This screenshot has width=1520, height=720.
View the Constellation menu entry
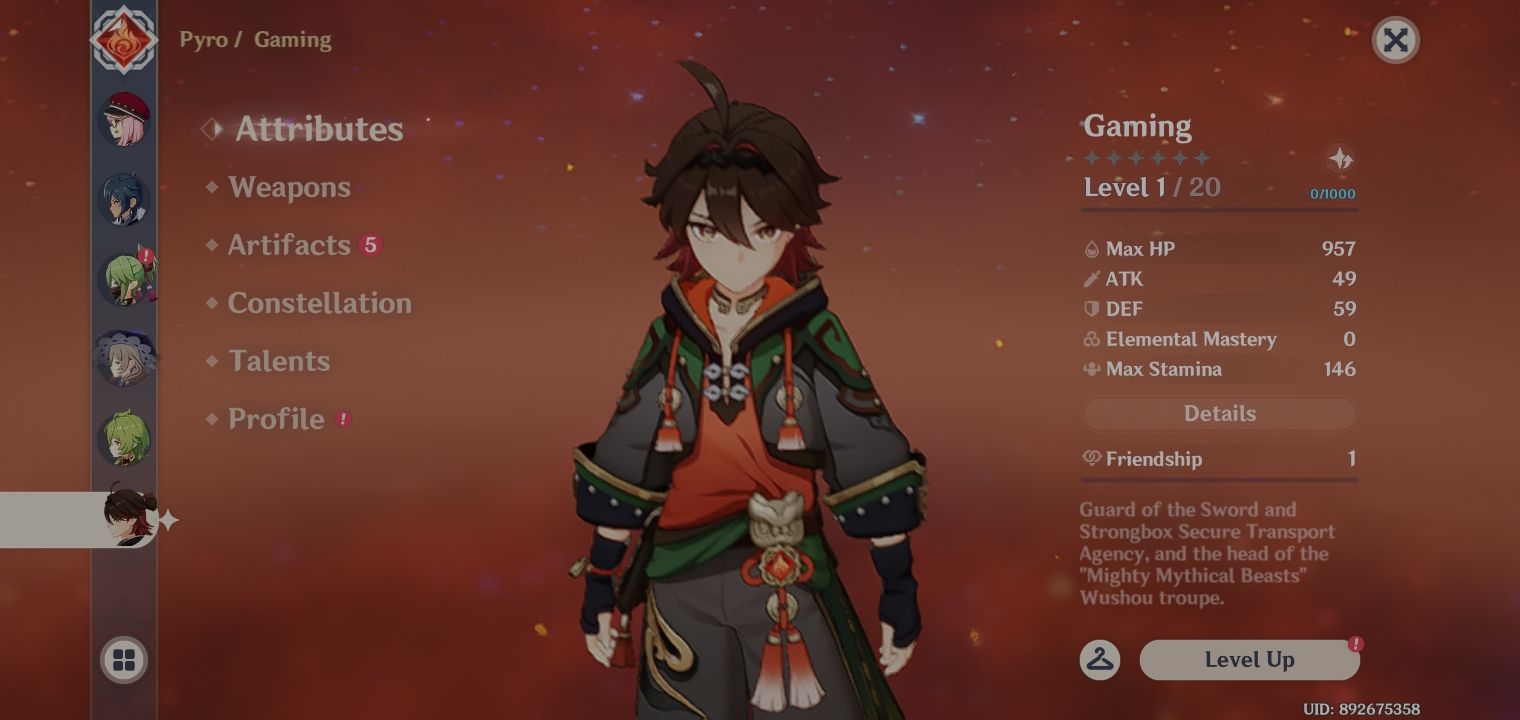[319, 303]
